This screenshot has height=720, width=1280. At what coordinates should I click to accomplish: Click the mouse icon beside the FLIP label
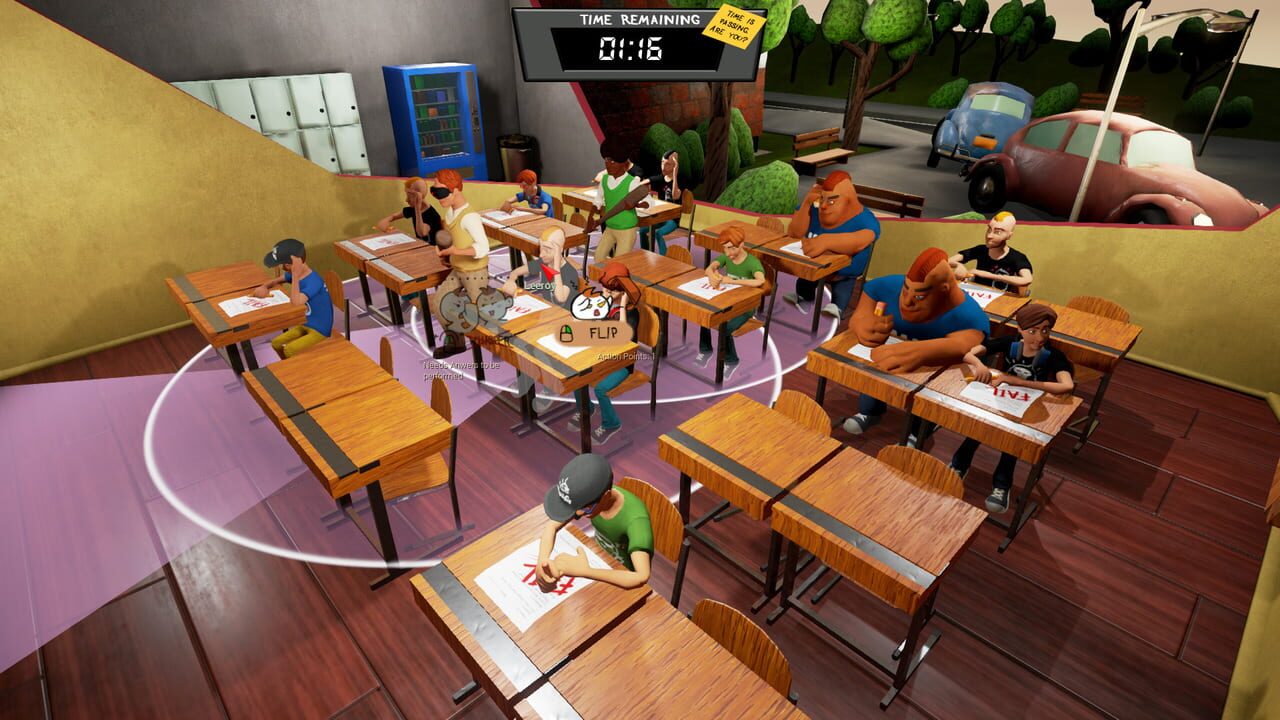[567, 332]
